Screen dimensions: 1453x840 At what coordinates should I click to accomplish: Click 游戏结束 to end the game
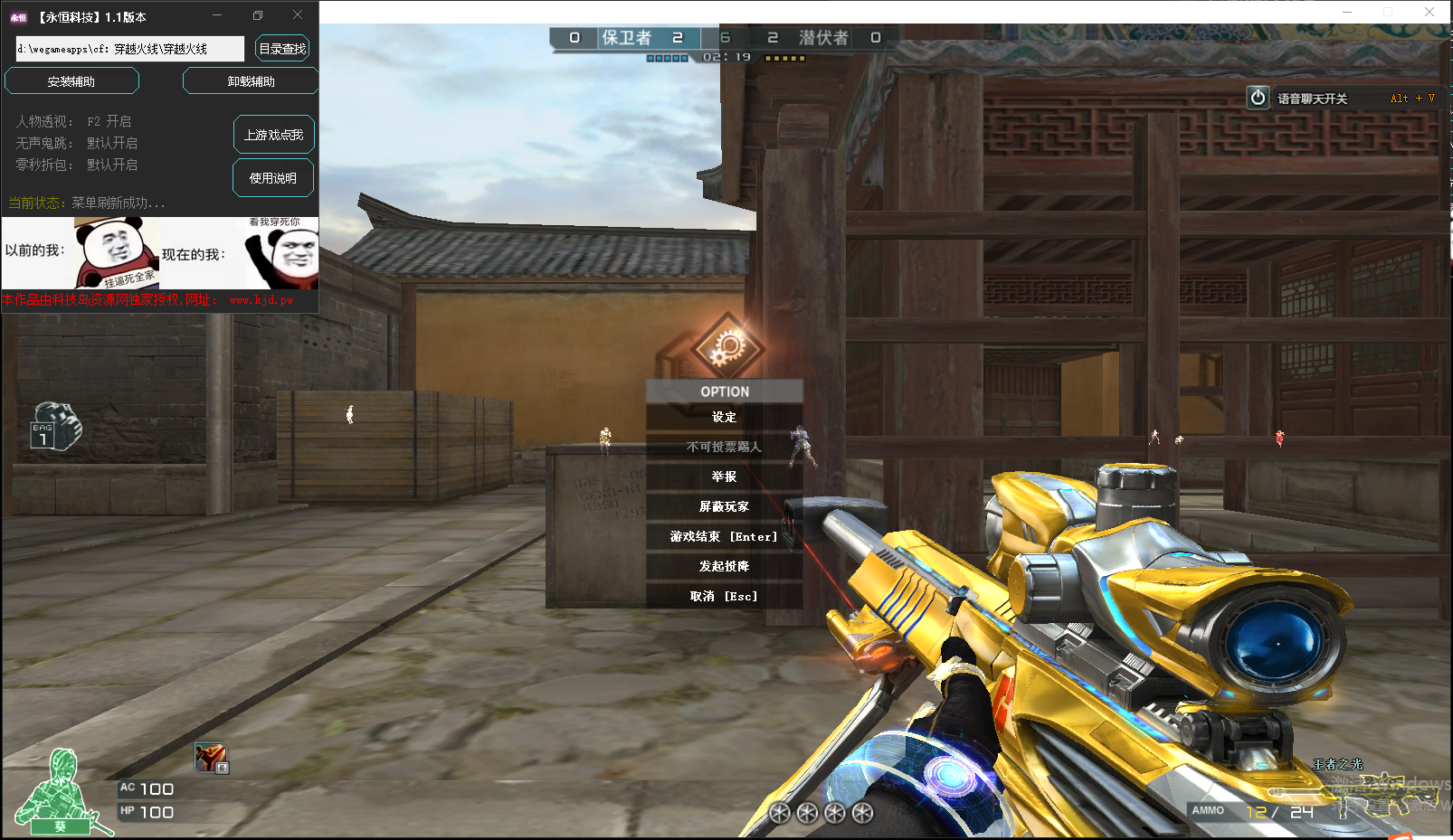coord(724,536)
